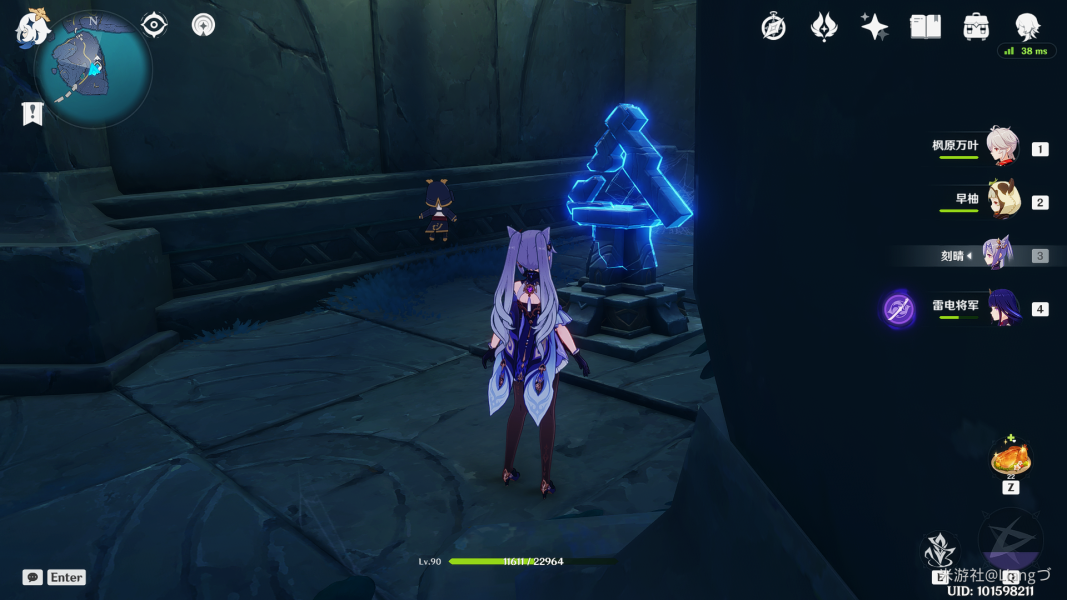Open the compass icon in the top bar

pyautogui.click(x=773, y=27)
